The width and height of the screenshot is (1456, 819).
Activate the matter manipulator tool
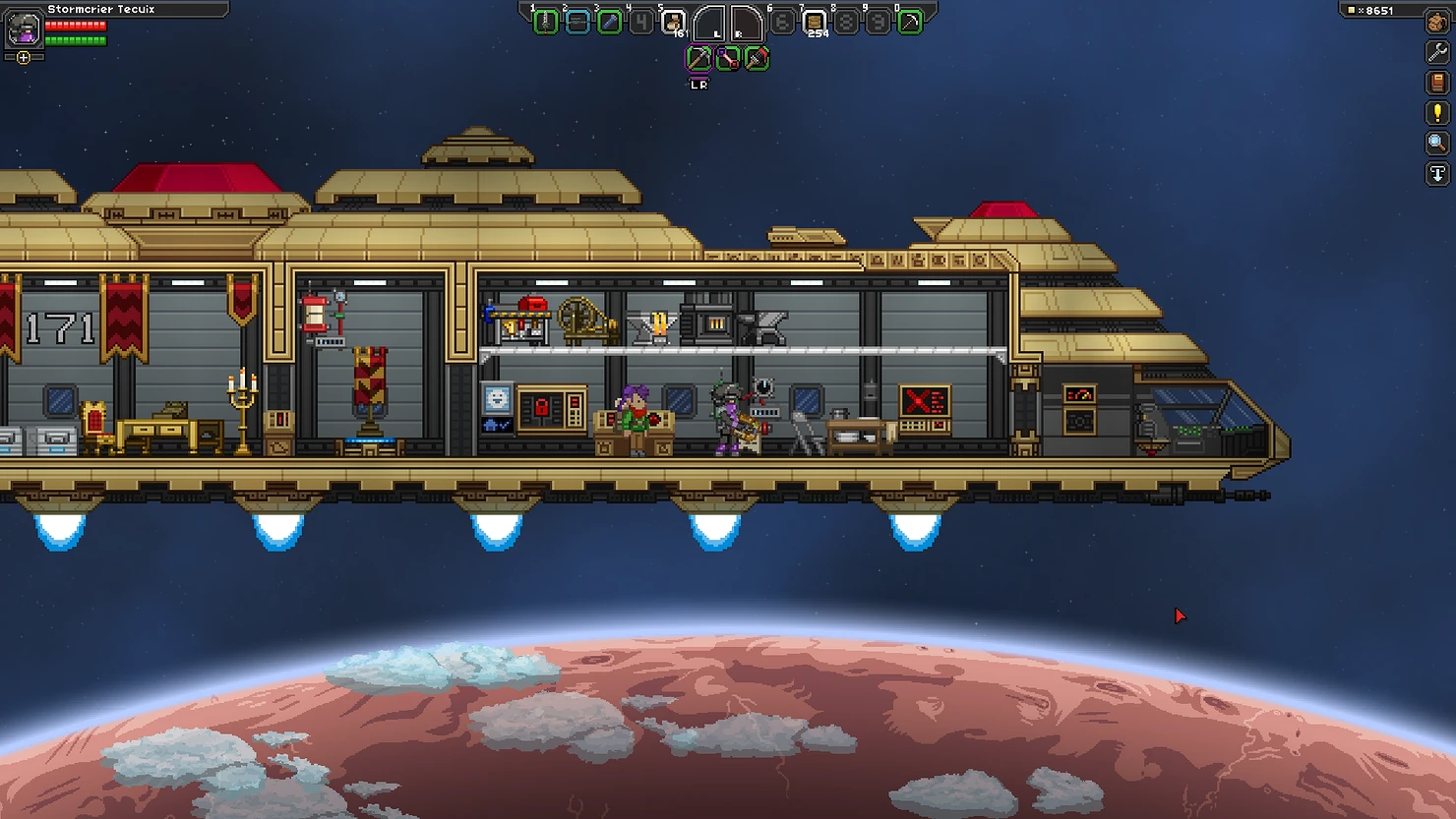click(x=698, y=59)
